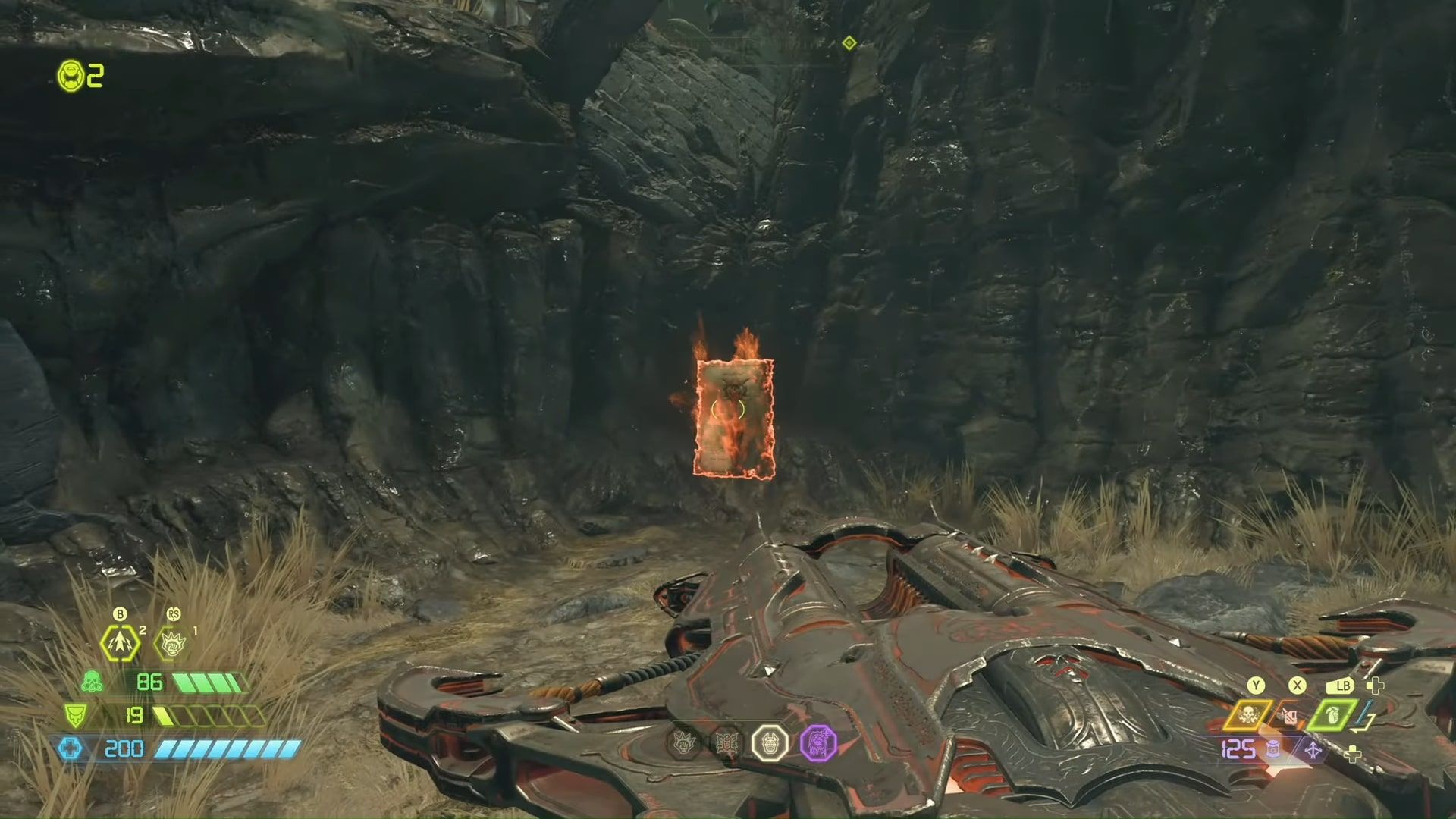1456x819 pixels.
Task: Click the extra lives helmet icon top-left
Action: [x=70, y=76]
